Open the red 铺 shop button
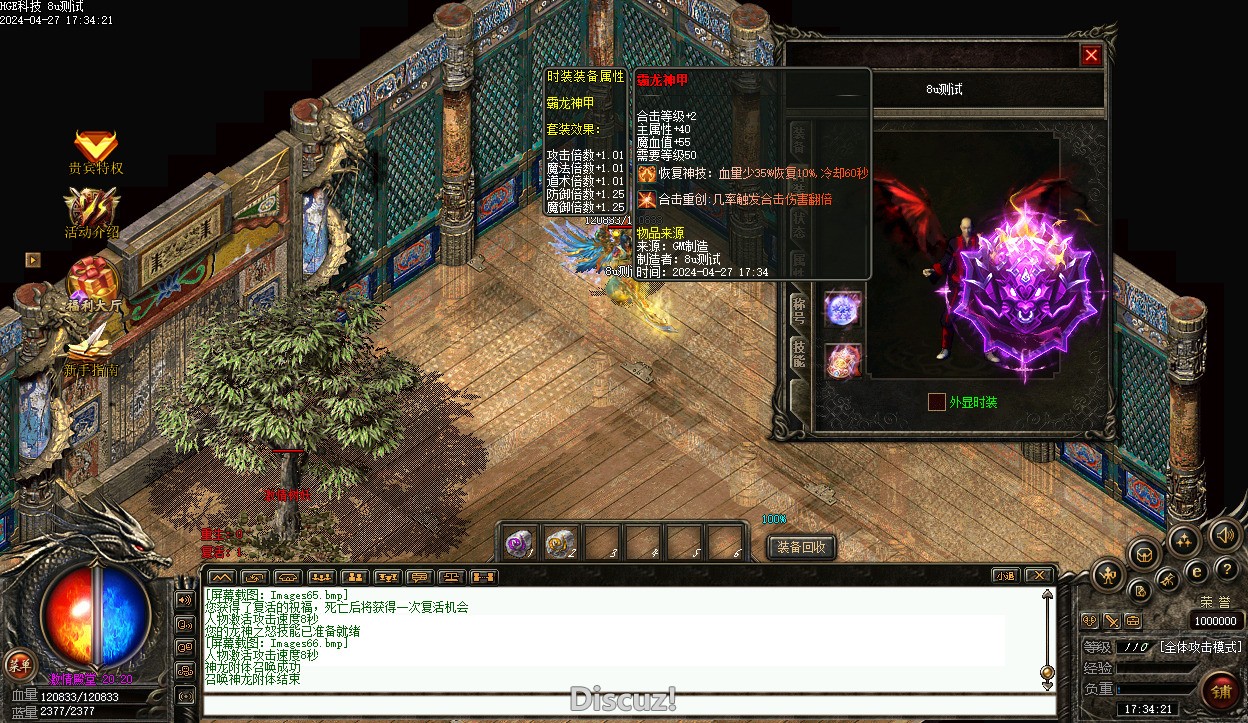The height and width of the screenshot is (723, 1248). click(1220, 690)
